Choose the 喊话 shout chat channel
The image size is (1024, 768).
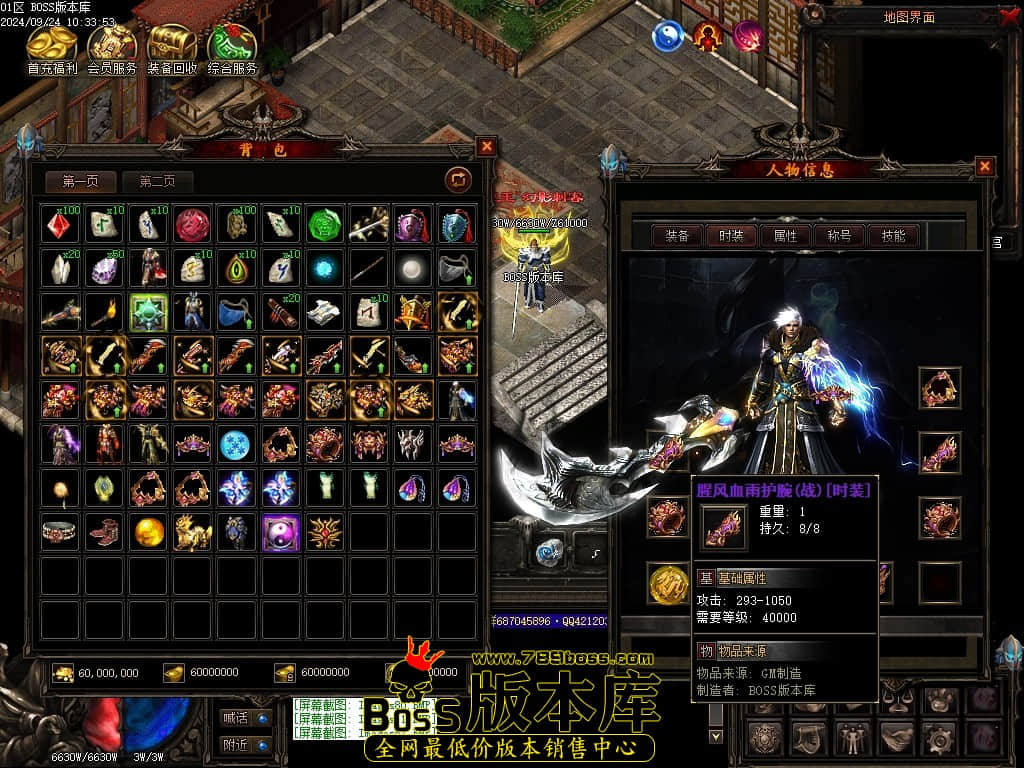point(246,717)
